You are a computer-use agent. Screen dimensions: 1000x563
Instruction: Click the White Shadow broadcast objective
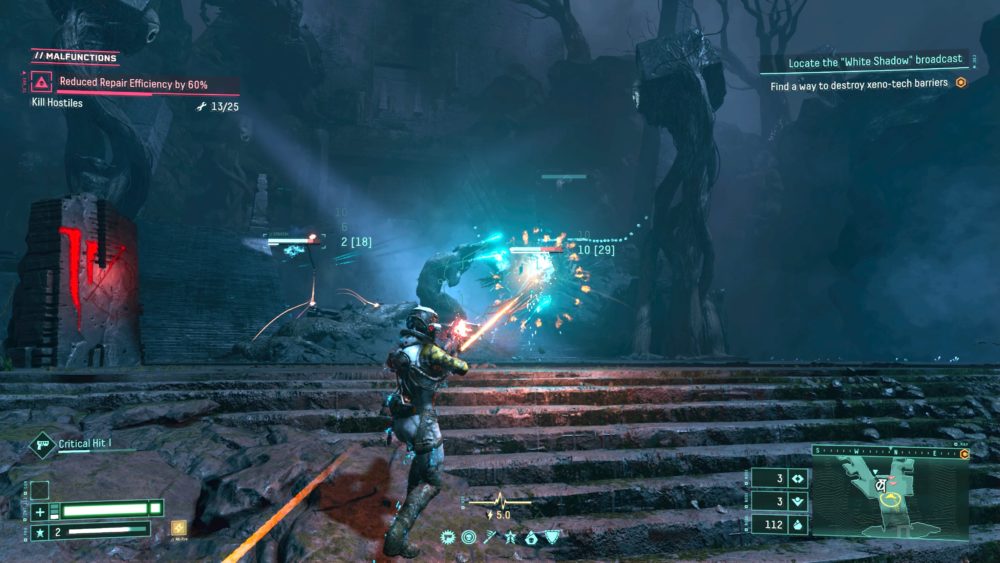[873, 60]
